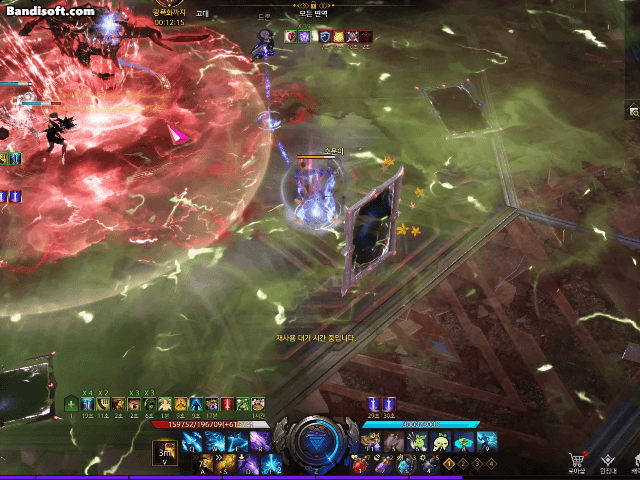The height and width of the screenshot is (480, 640).
Task: Select the purple flask battle item
Action: (382, 464)
